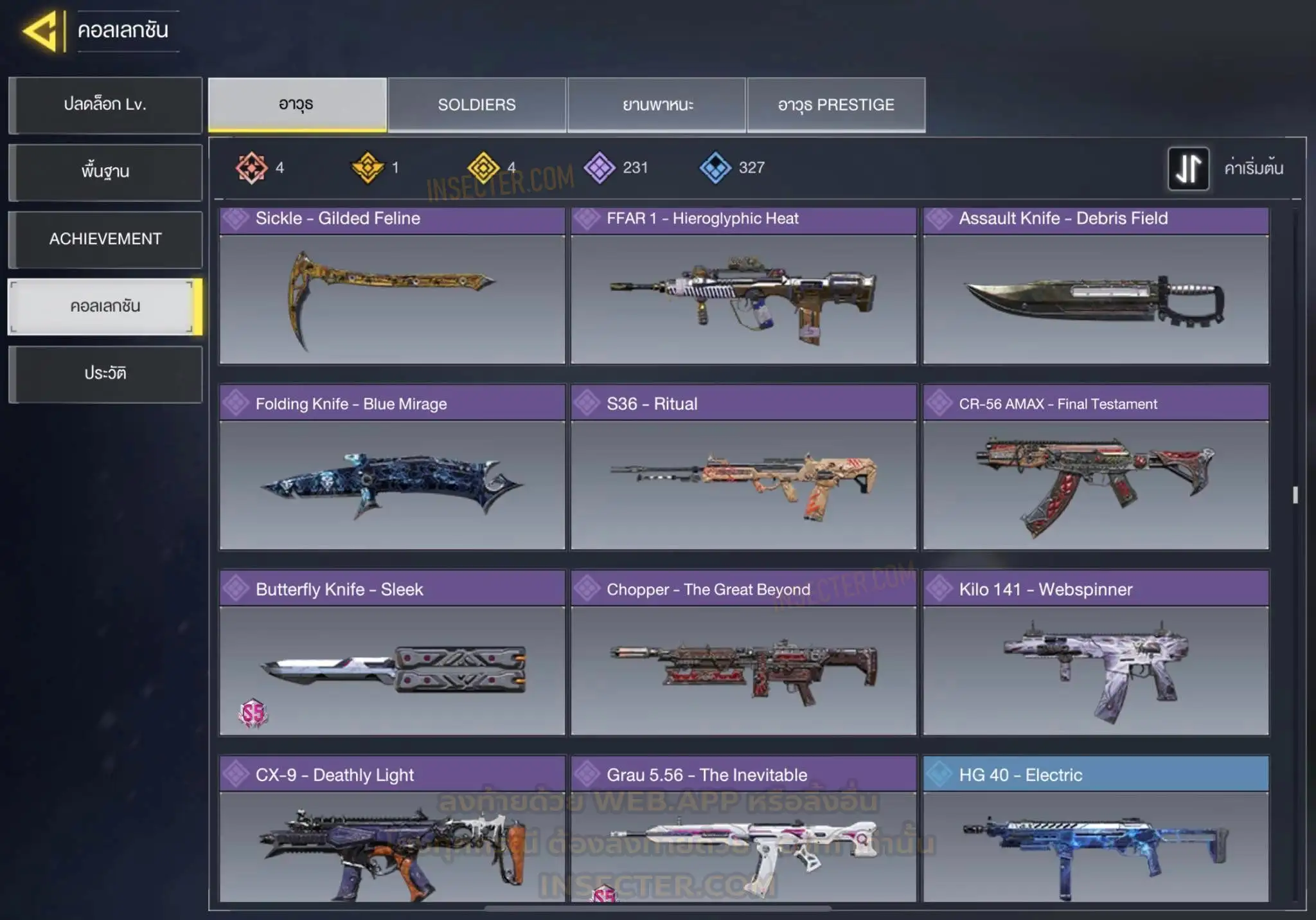Open Folding Knife - Blue Mirage card

click(x=392, y=467)
